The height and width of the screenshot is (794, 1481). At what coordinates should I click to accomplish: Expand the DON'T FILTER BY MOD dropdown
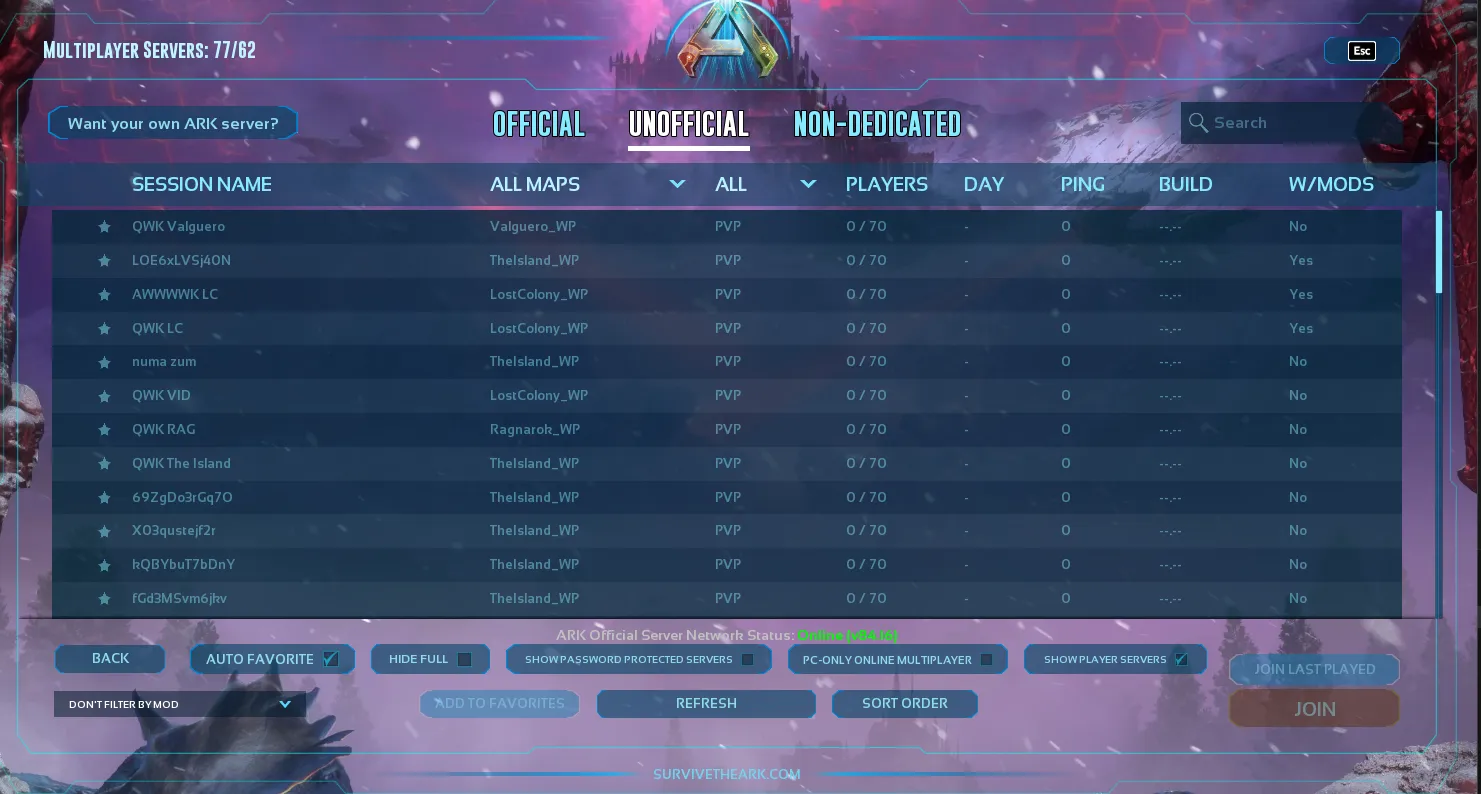coord(180,704)
